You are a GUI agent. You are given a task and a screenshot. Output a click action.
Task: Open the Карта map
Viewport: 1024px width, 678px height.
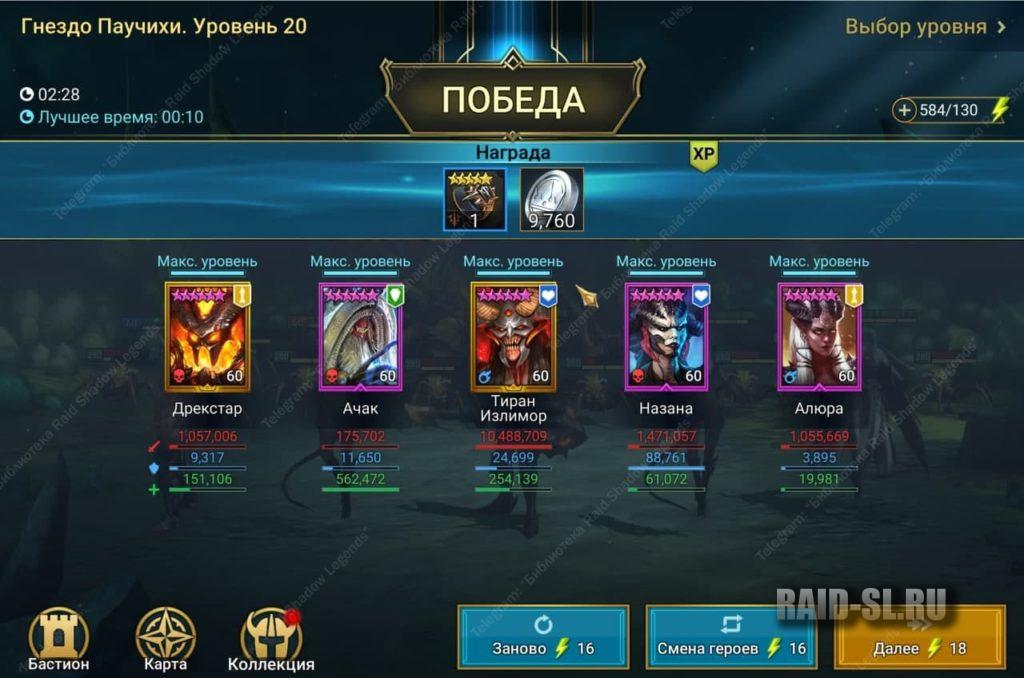165,638
